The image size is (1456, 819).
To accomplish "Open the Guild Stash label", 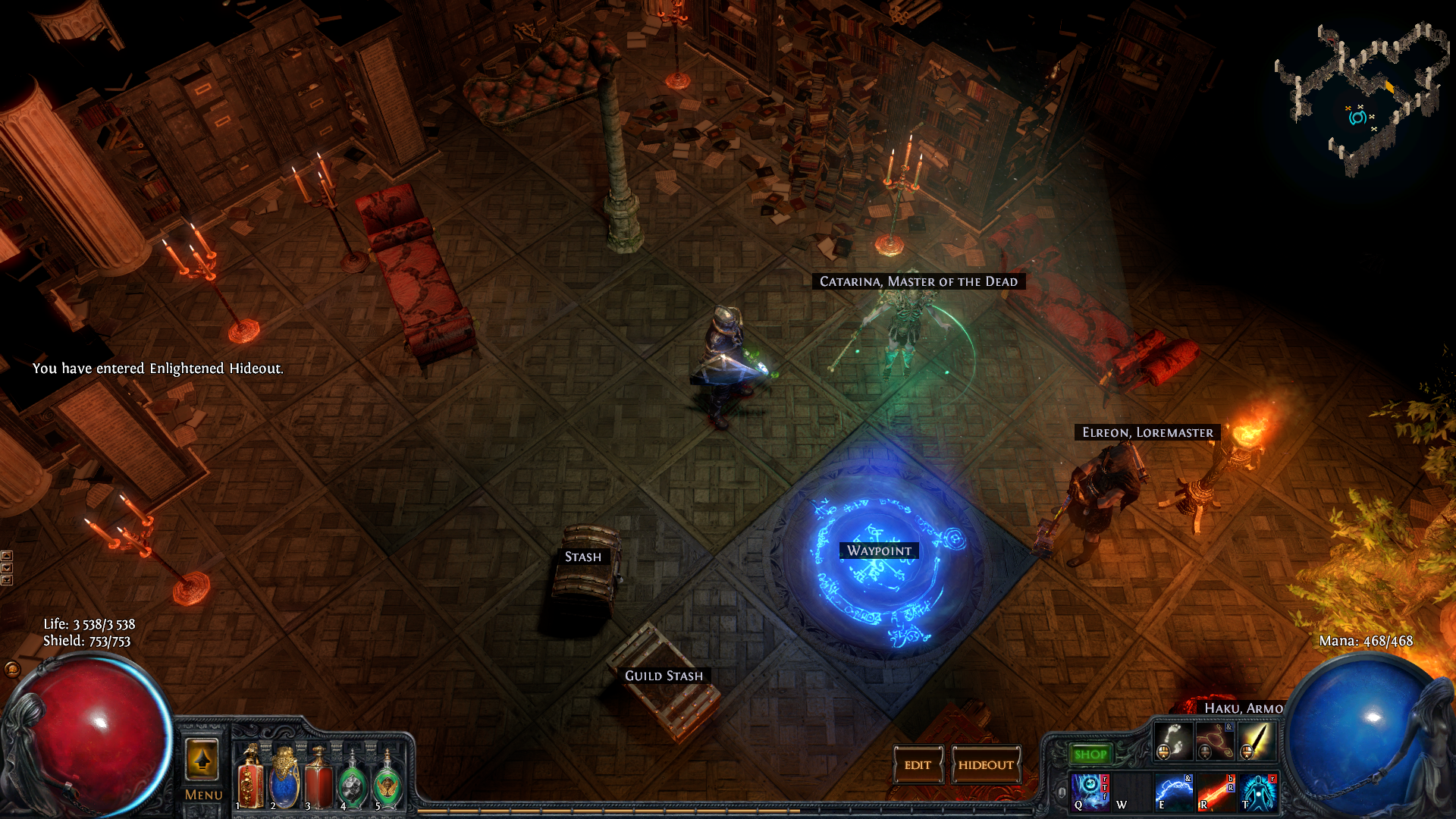I will [664, 676].
